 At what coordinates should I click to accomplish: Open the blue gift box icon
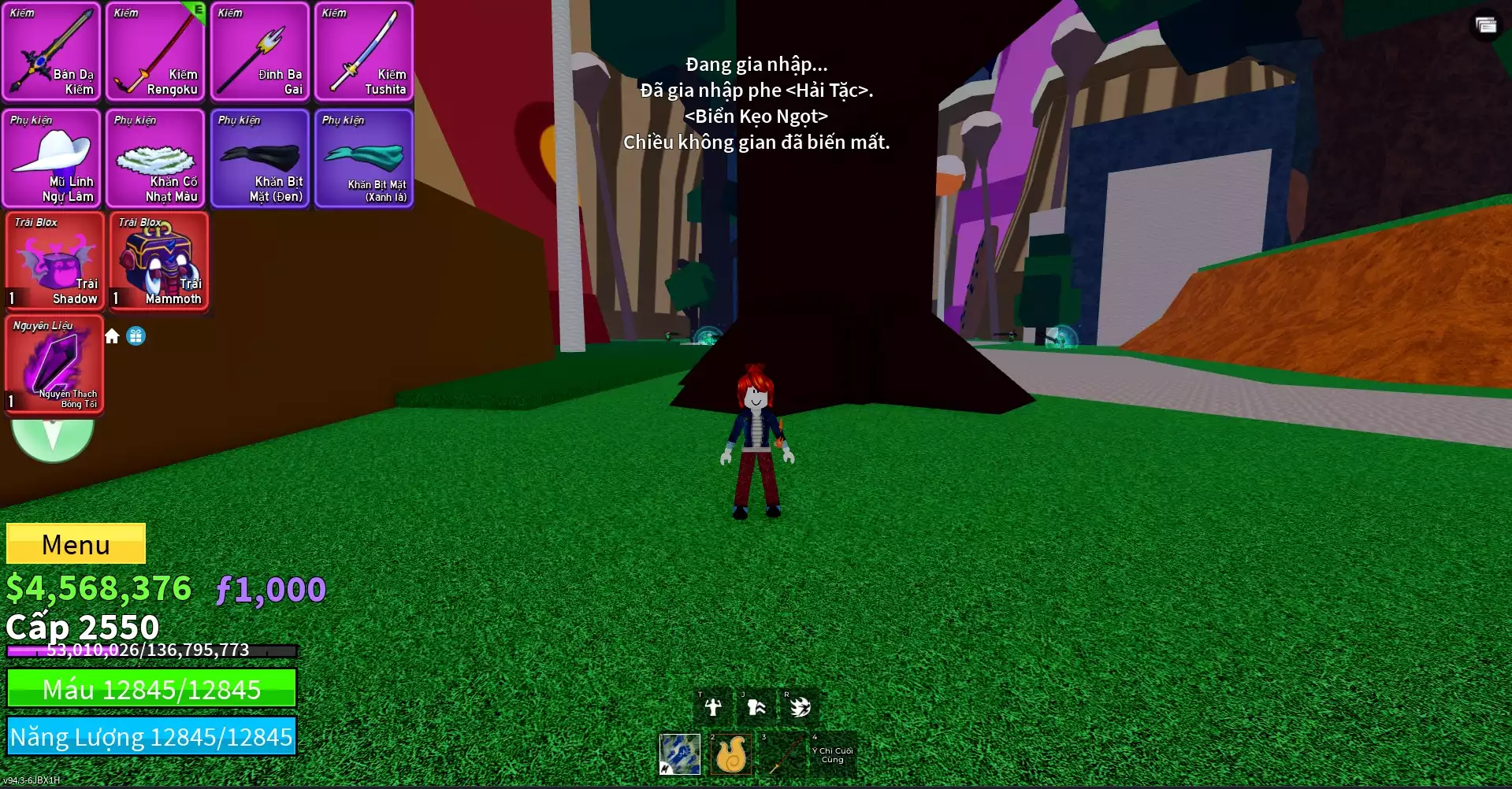tap(136, 336)
